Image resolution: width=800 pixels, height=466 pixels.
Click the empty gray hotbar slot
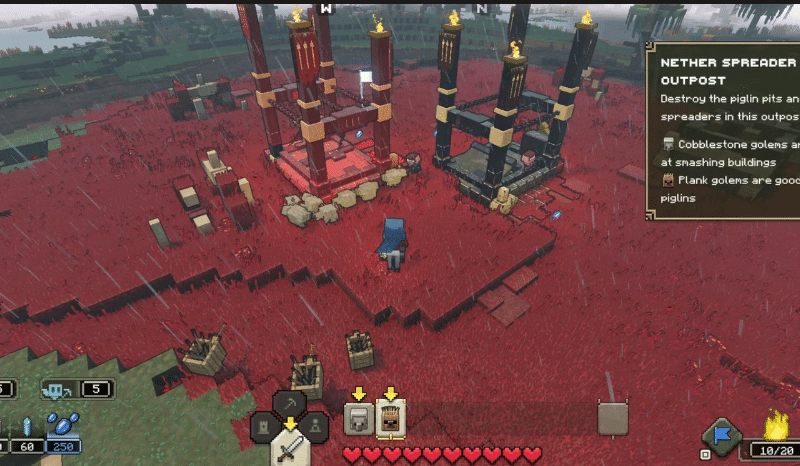click(612, 418)
